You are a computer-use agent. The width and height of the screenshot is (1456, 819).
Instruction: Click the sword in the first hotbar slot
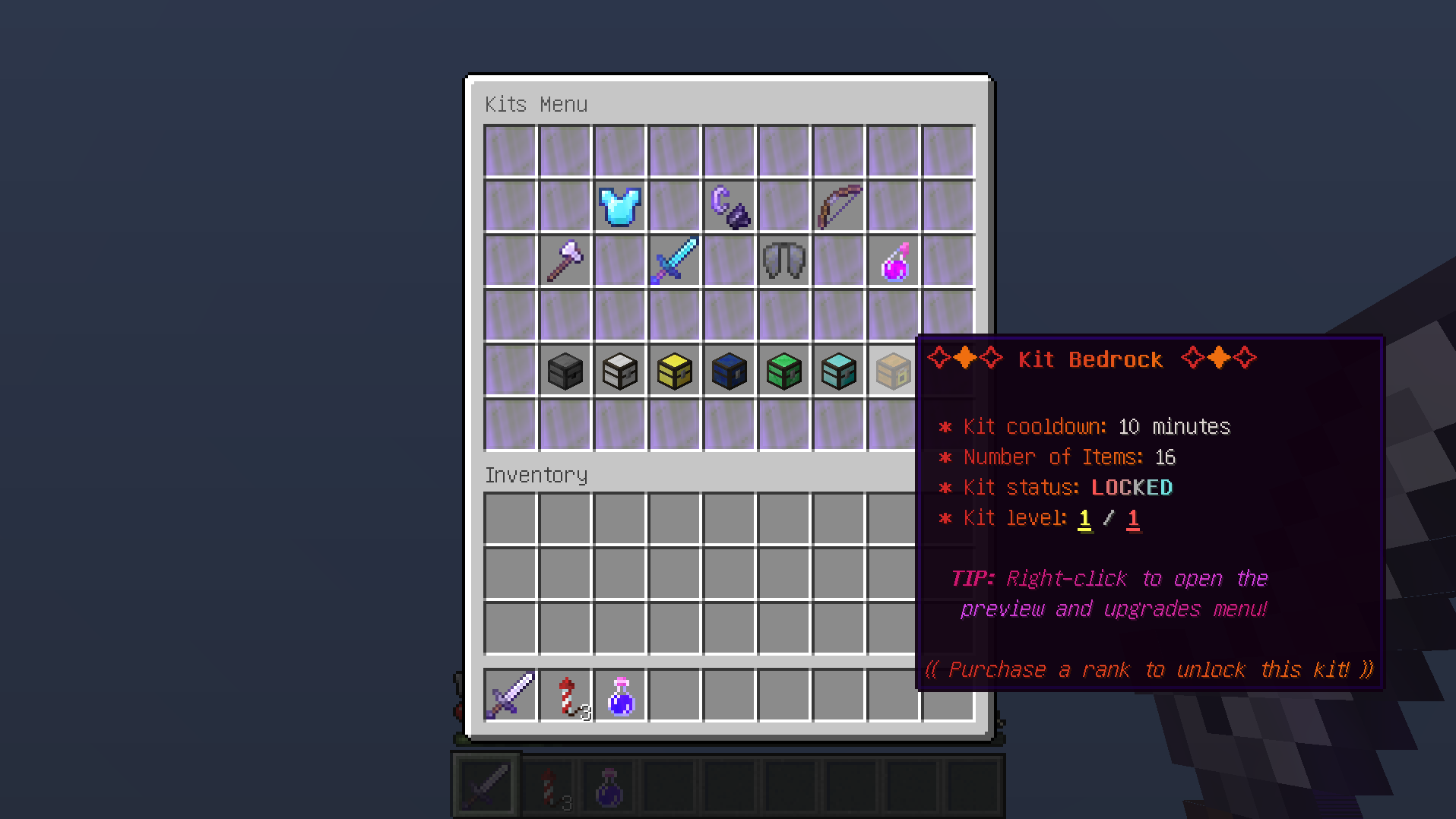(x=486, y=784)
